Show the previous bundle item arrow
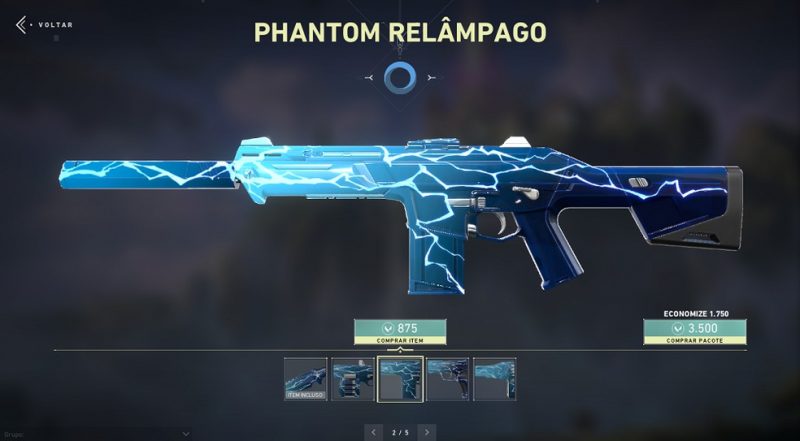The width and height of the screenshot is (800, 441). tap(374, 431)
